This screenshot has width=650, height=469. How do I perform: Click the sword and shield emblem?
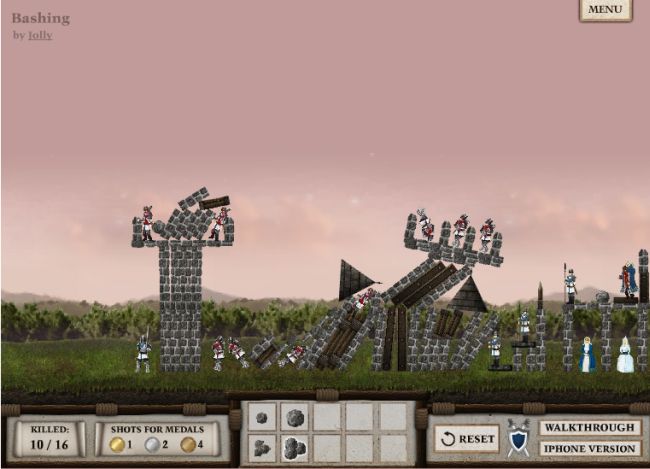518,437
